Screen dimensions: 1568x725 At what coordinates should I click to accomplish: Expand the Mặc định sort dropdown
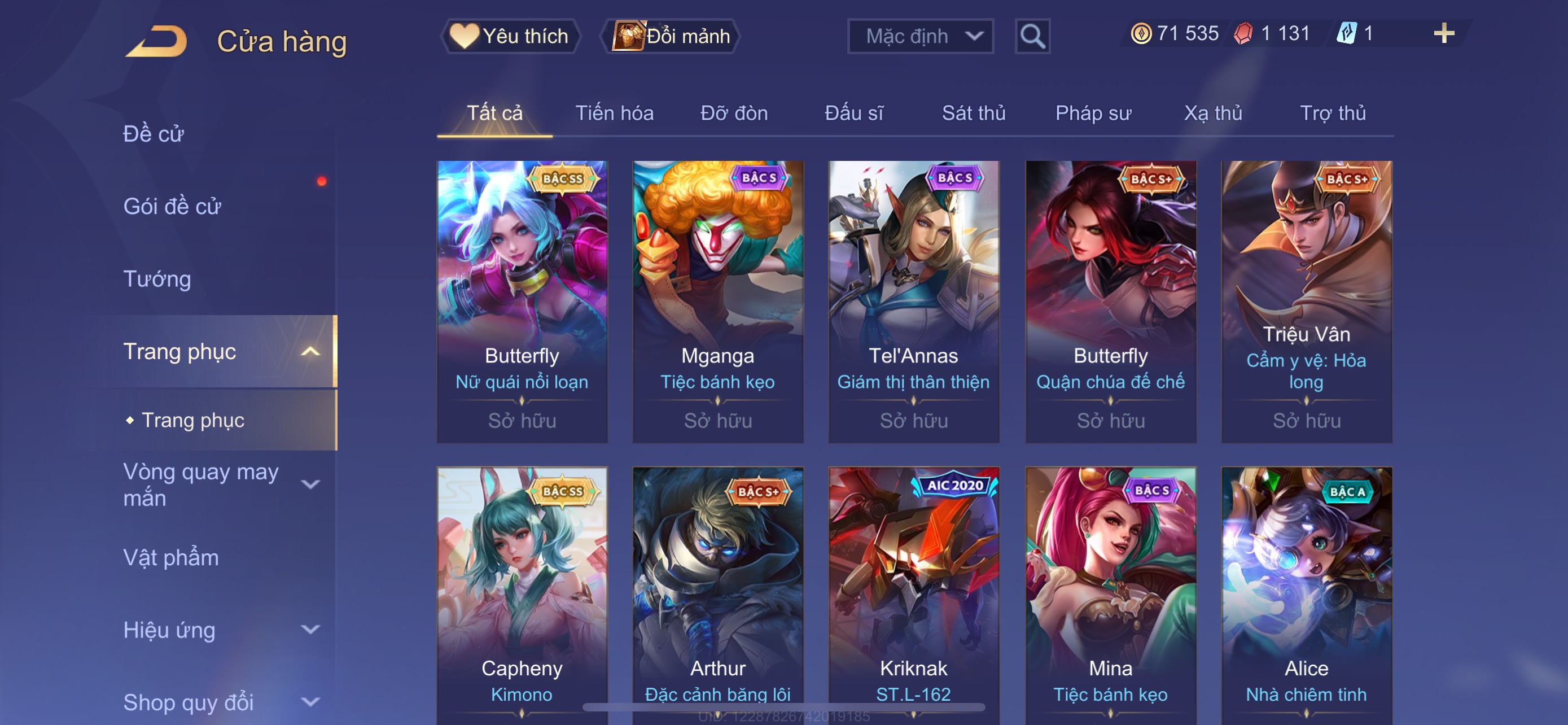[x=919, y=37]
